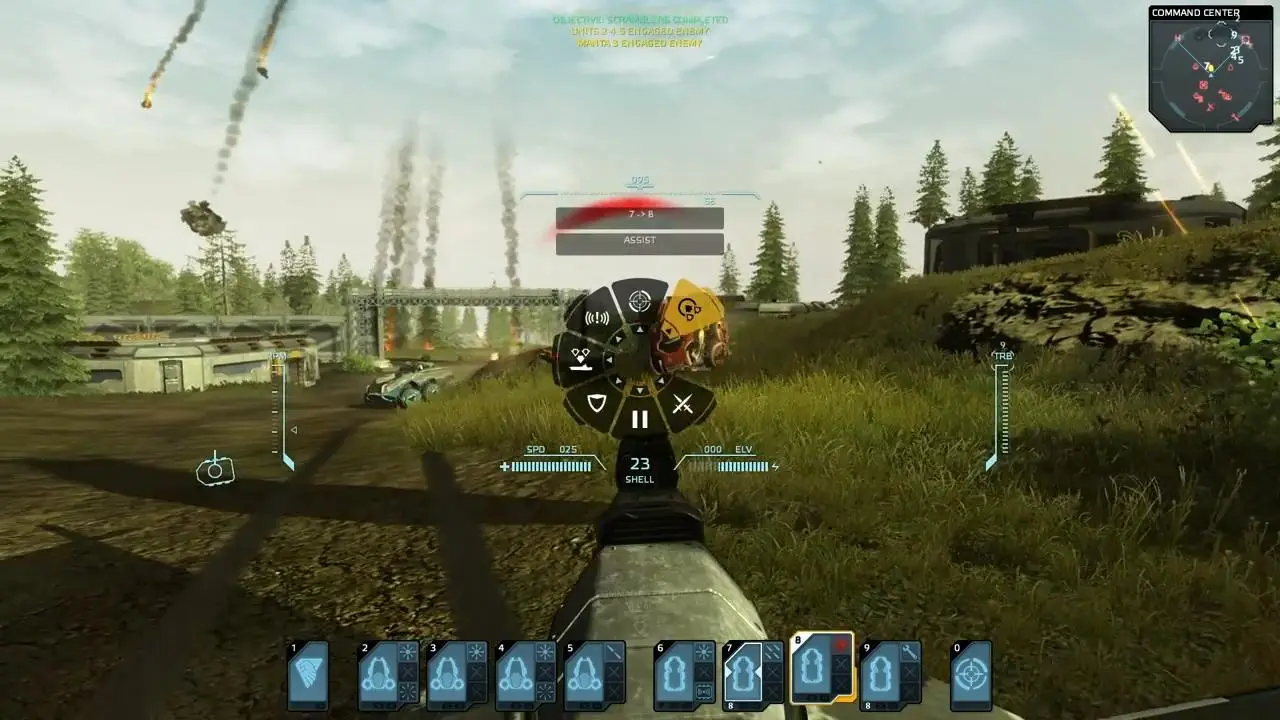The height and width of the screenshot is (720, 1280).
Task: Select slot 0 crosshair target card
Action: click(x=970, y=676)
